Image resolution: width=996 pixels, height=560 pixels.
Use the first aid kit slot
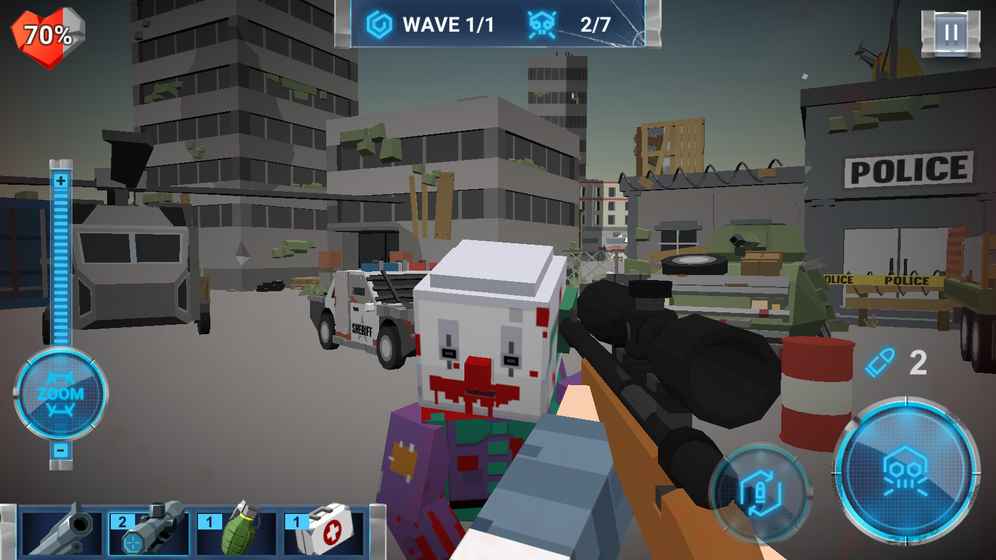322,532
